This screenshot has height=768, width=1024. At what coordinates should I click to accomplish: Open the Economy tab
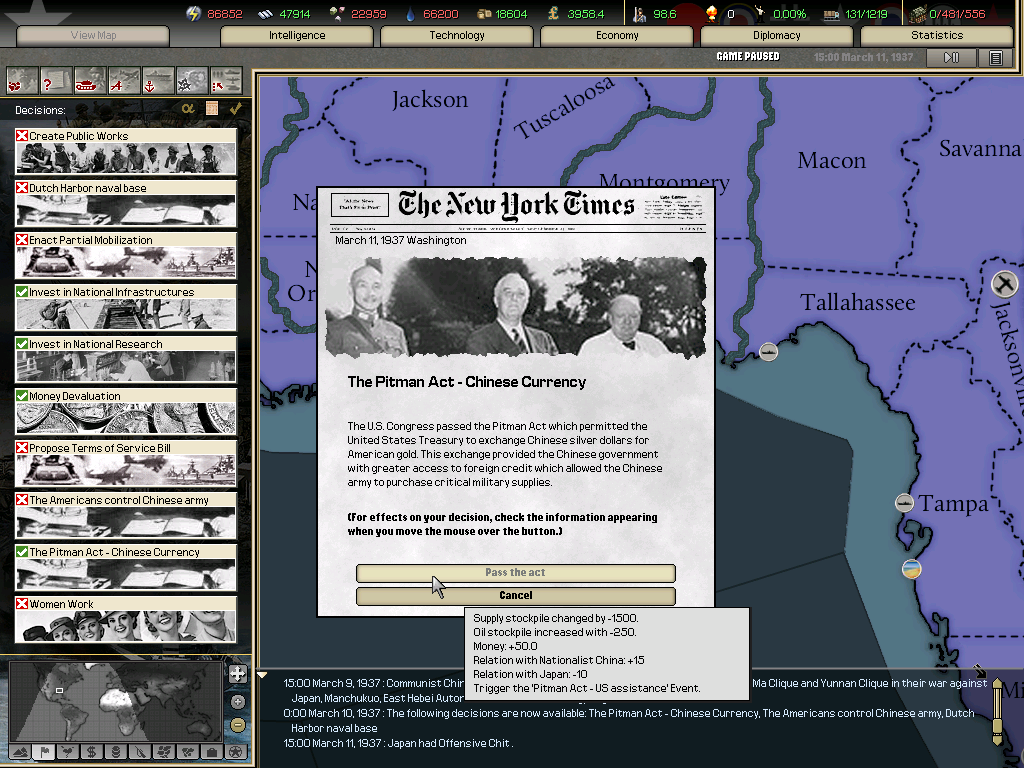click(617, 36)
